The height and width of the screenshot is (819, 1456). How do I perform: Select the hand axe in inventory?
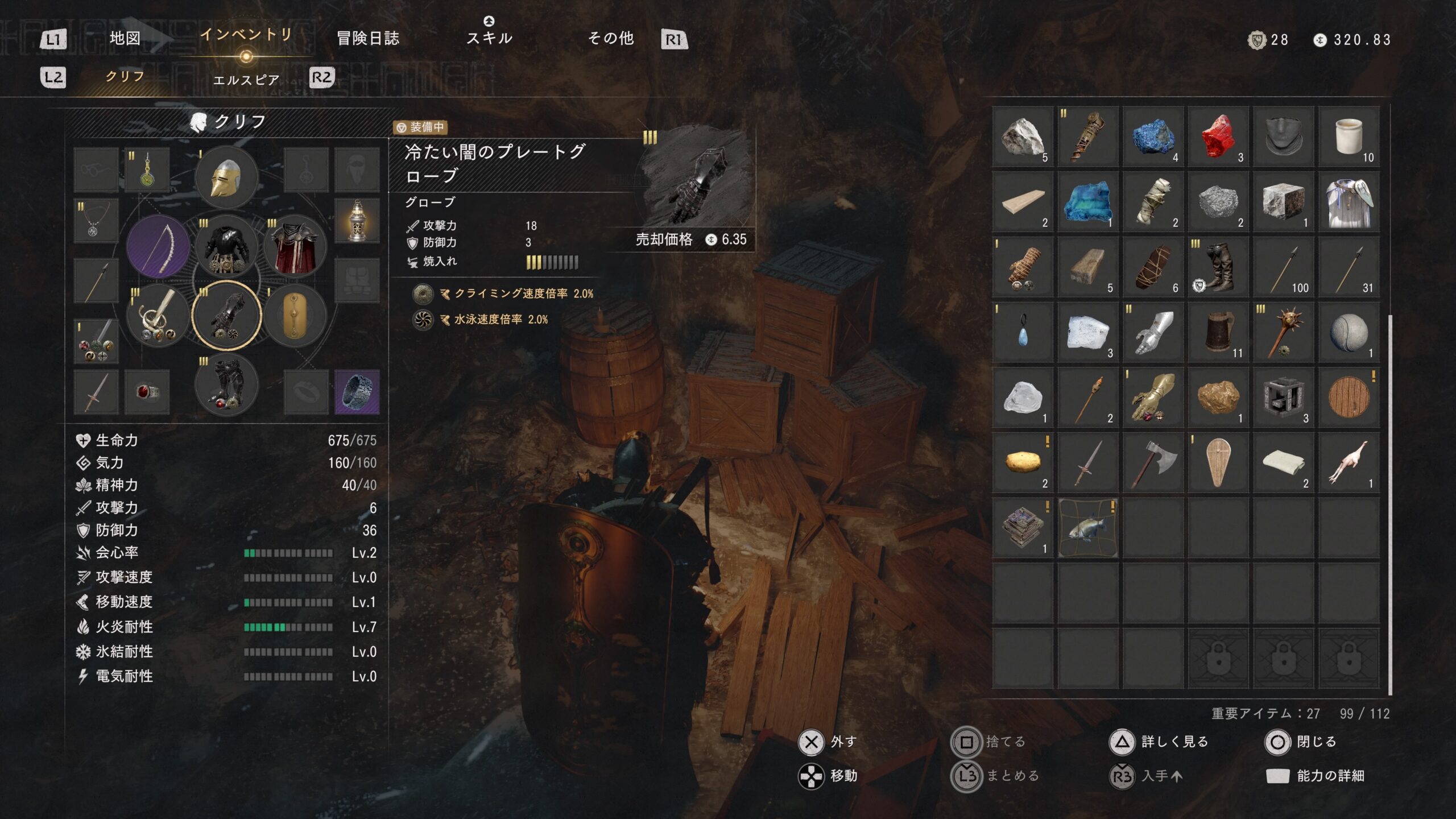(x=1153, y=462)
